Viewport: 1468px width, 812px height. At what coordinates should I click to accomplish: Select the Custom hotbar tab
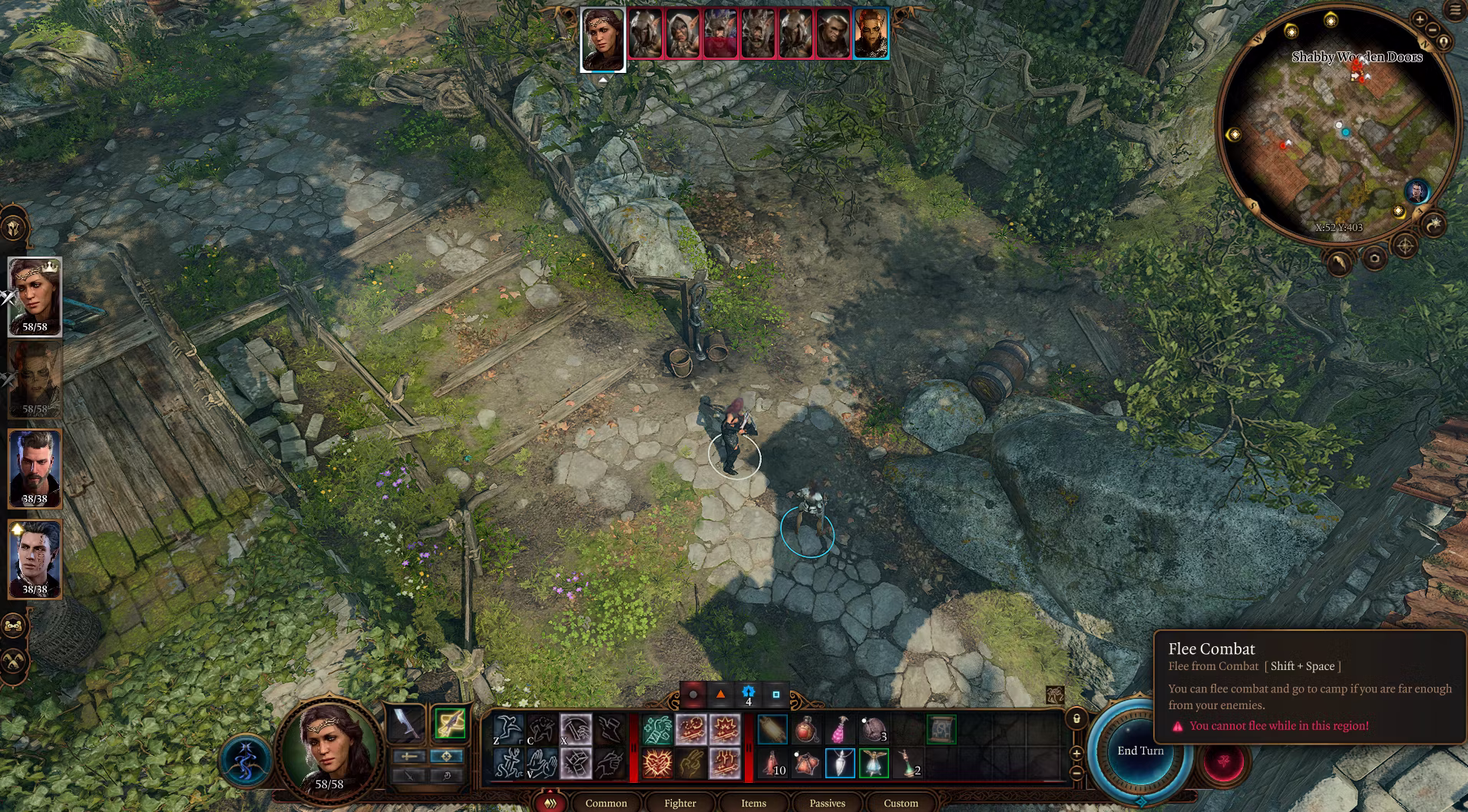pyautogui.click(x=901, y=803)
